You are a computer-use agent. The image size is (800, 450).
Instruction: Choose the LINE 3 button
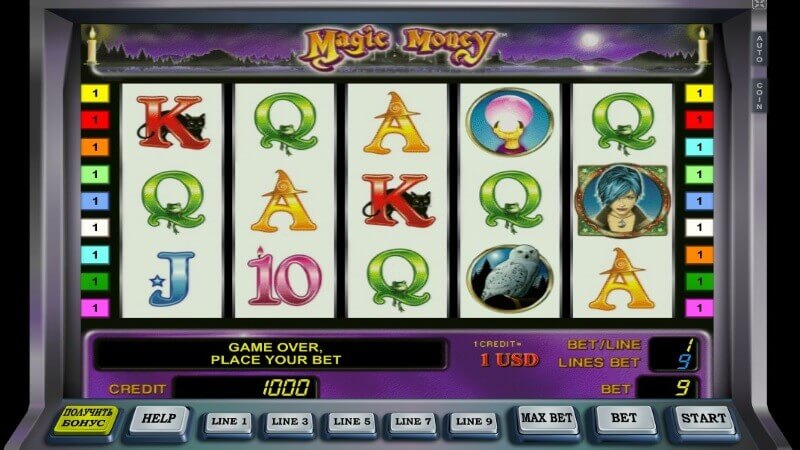[x=290, y=422]
